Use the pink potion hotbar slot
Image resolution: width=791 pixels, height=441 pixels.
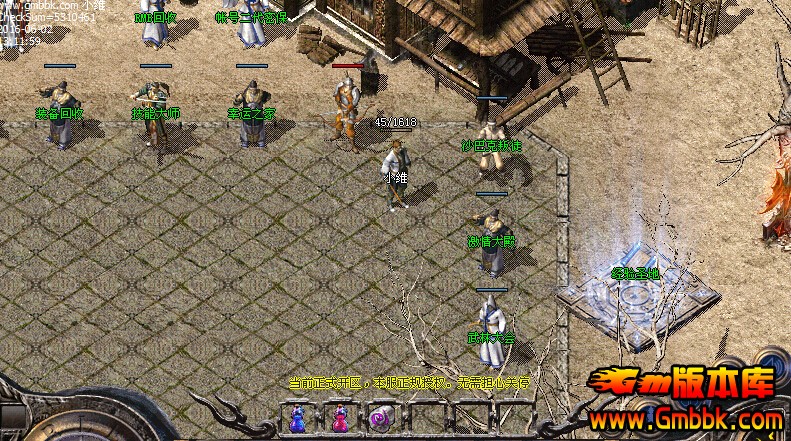coord(339,418)
